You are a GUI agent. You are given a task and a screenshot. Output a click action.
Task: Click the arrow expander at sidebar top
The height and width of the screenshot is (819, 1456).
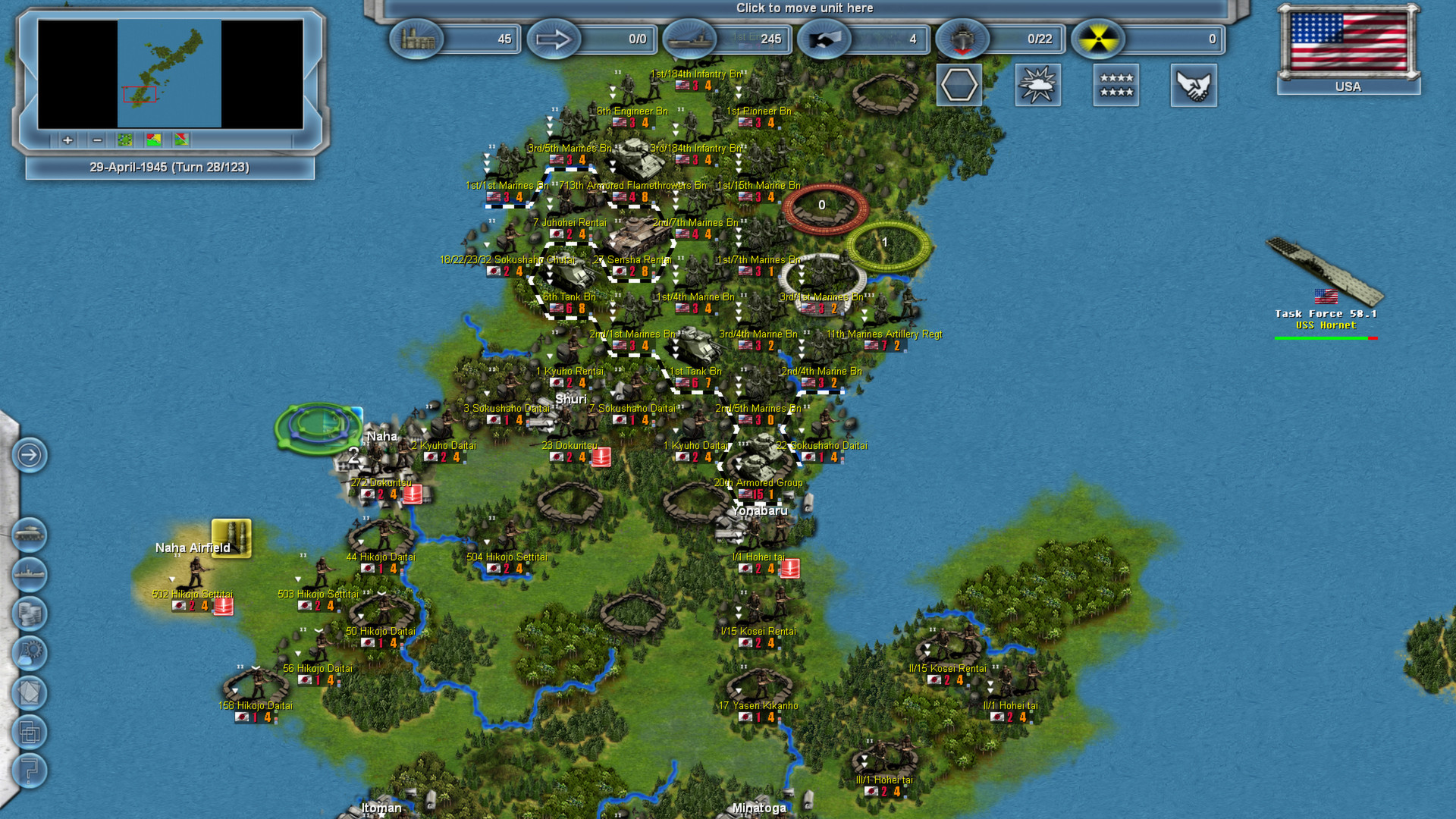[x=29, y=453]
